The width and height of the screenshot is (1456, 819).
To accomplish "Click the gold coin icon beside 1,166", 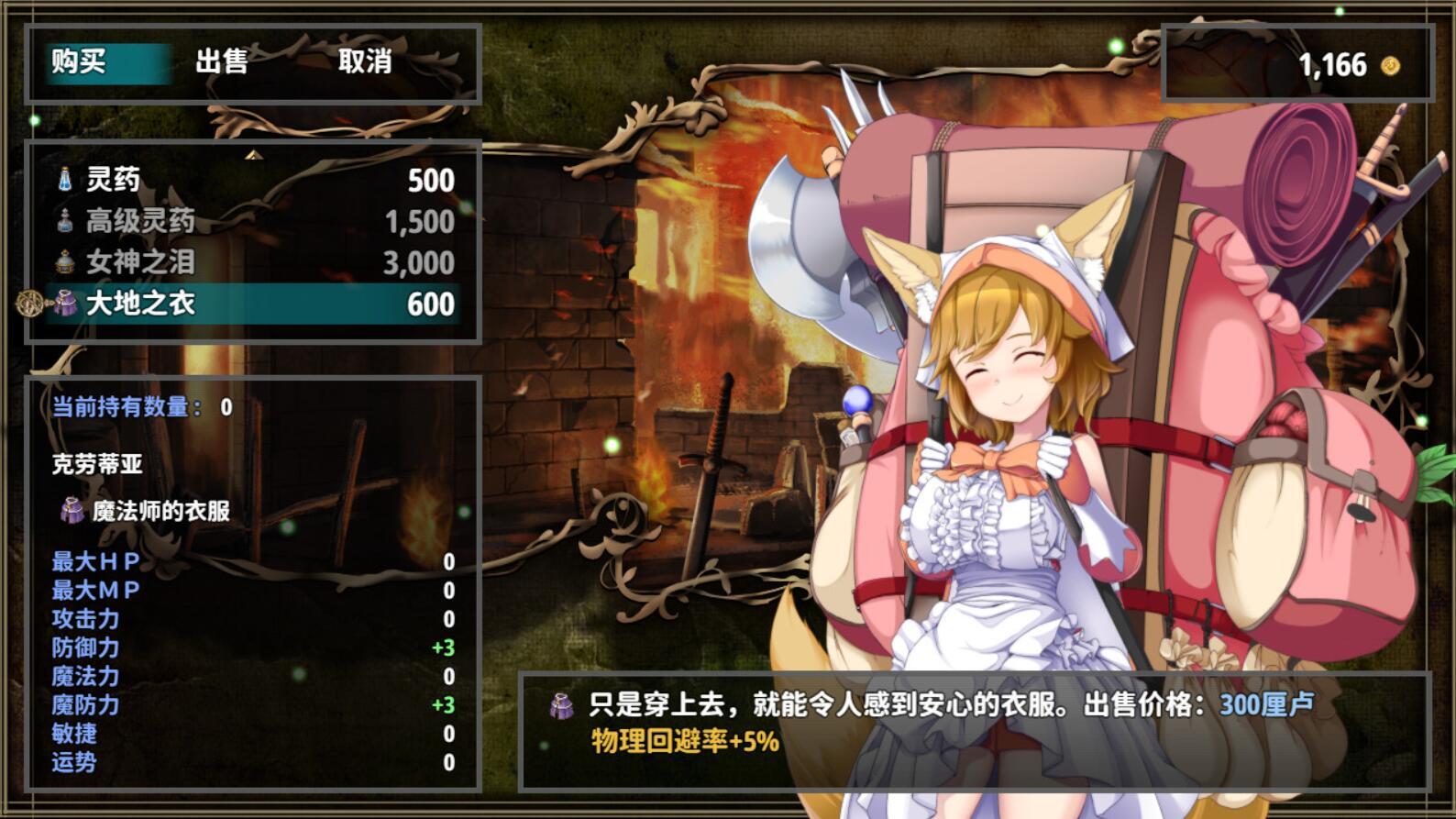I will [1390, 65].
